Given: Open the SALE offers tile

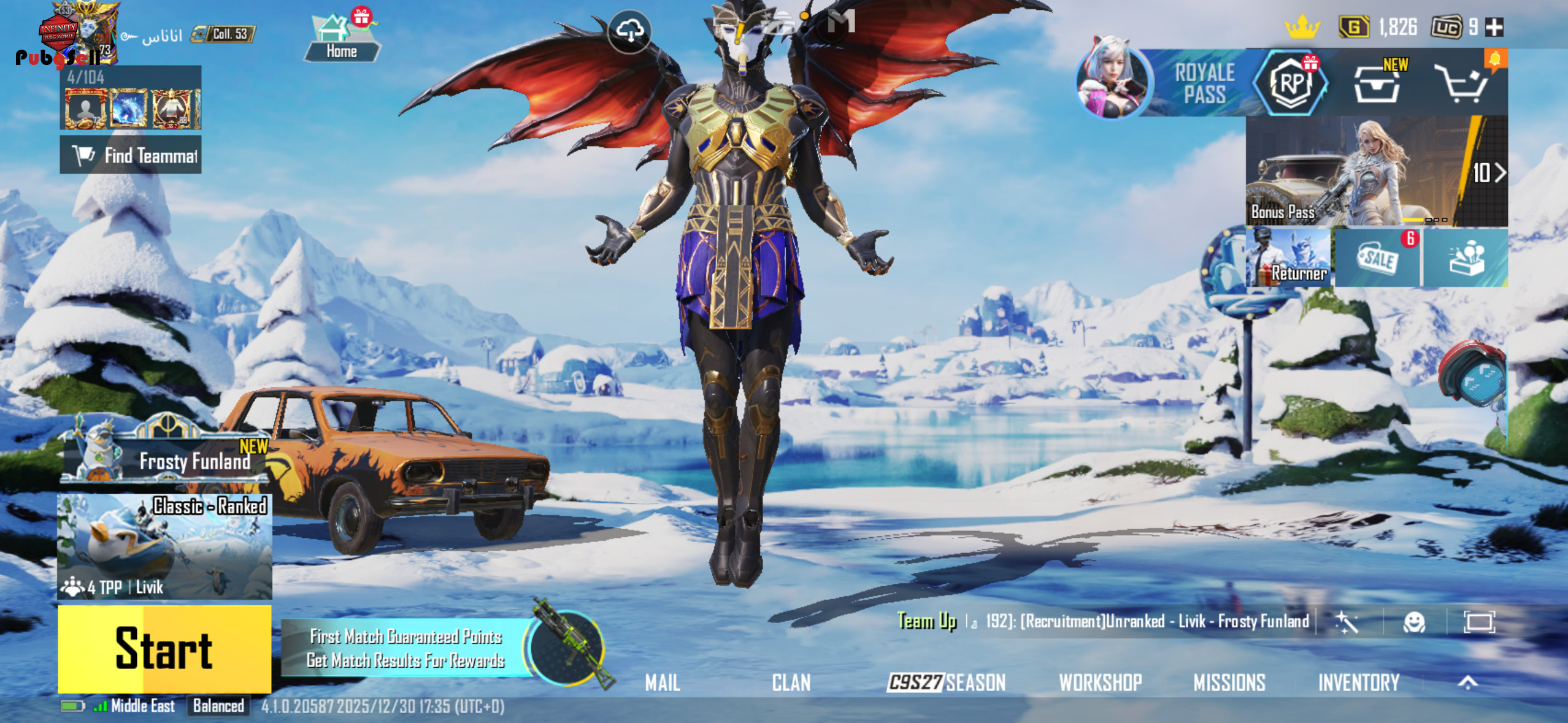Looking at the screenshot, I should pos(1378,258).
